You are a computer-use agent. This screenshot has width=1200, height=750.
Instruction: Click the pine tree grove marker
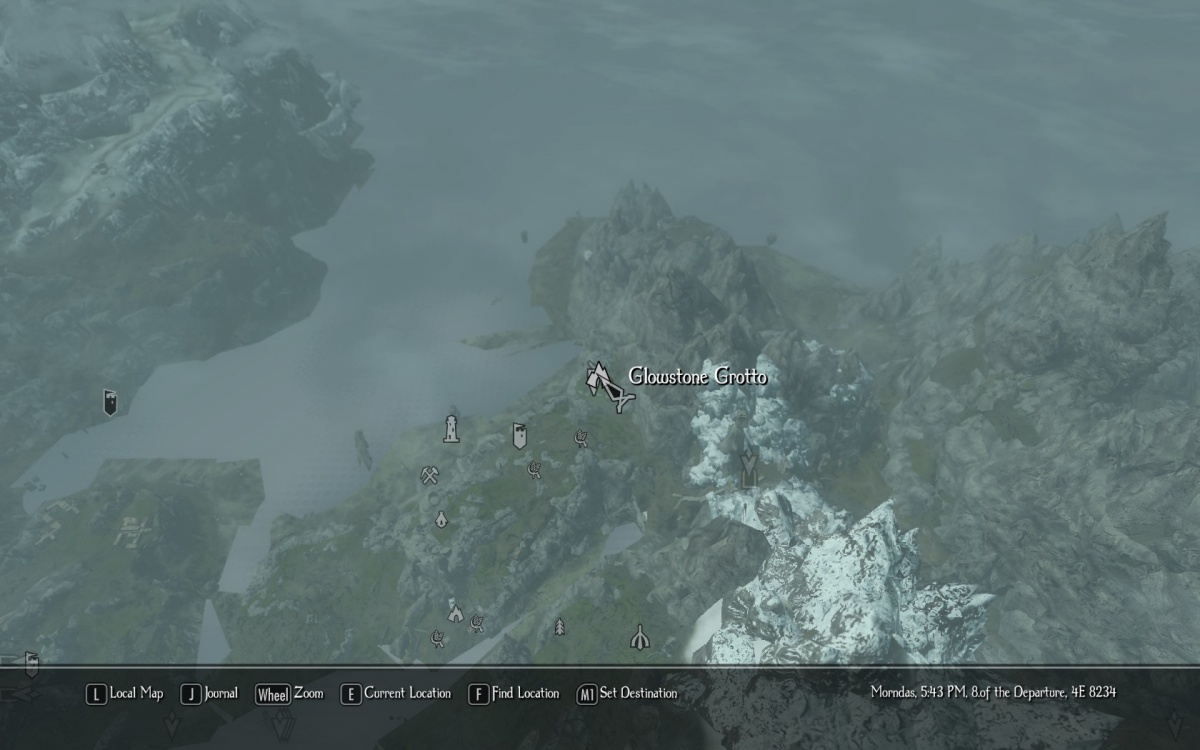[x=559, y=627]
